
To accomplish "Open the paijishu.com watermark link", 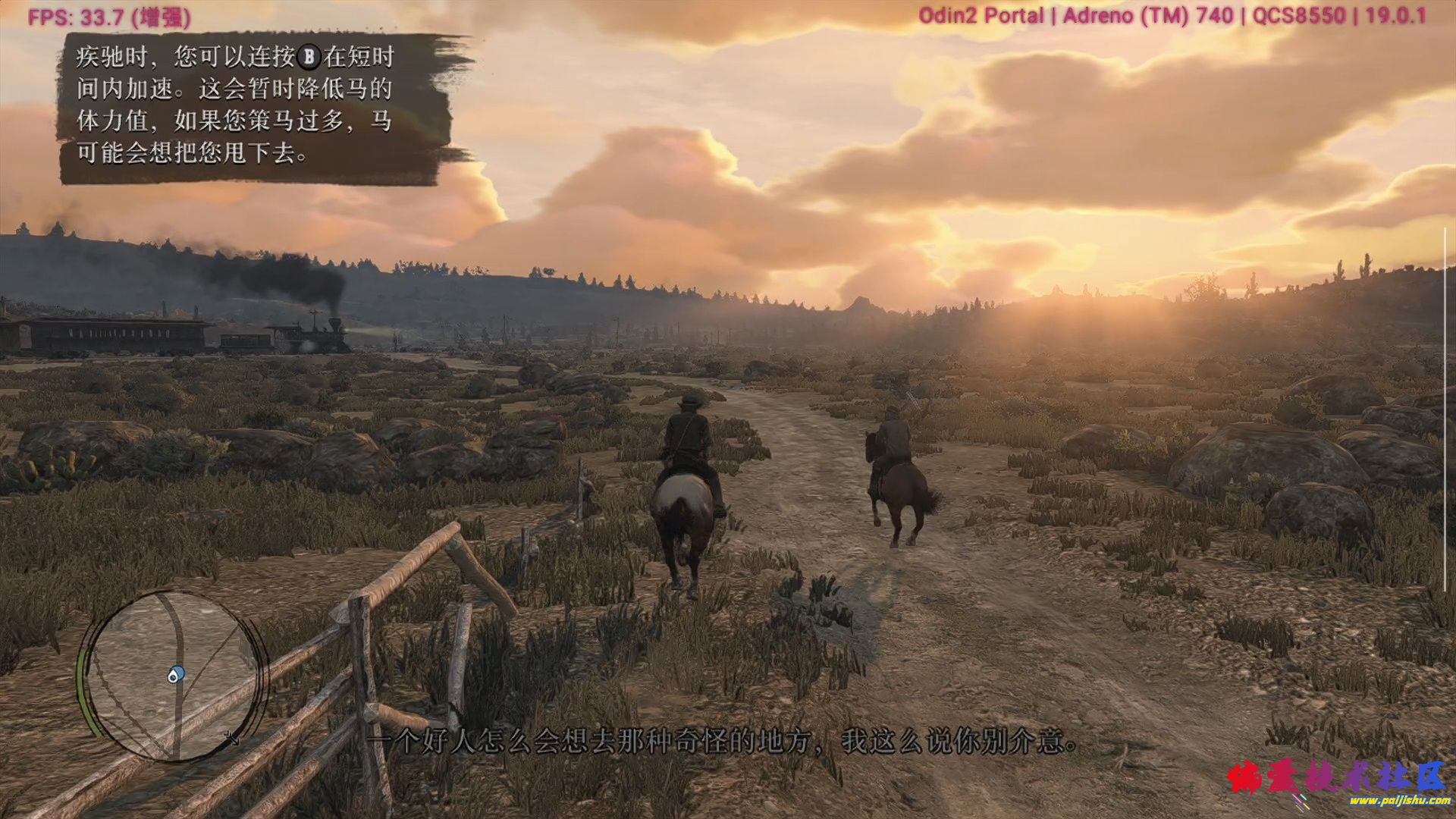I will [1398, 801].
